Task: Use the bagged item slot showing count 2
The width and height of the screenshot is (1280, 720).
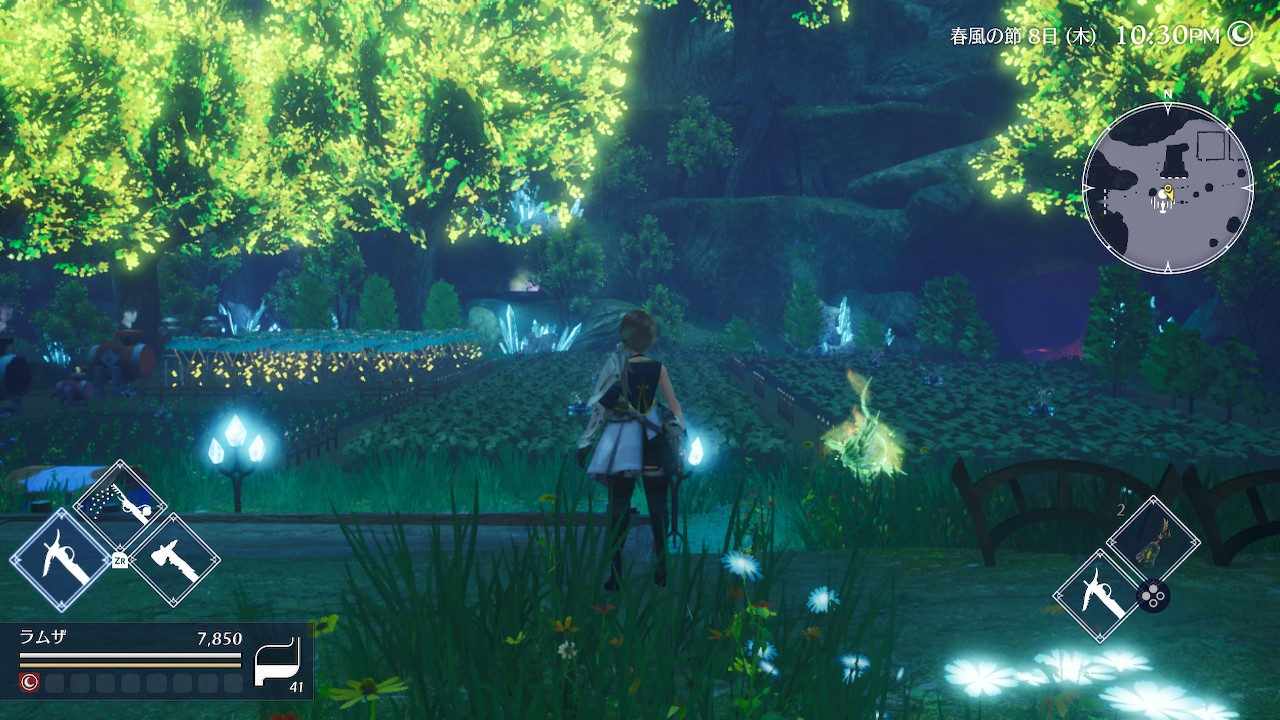Action: coord(1153,543)
